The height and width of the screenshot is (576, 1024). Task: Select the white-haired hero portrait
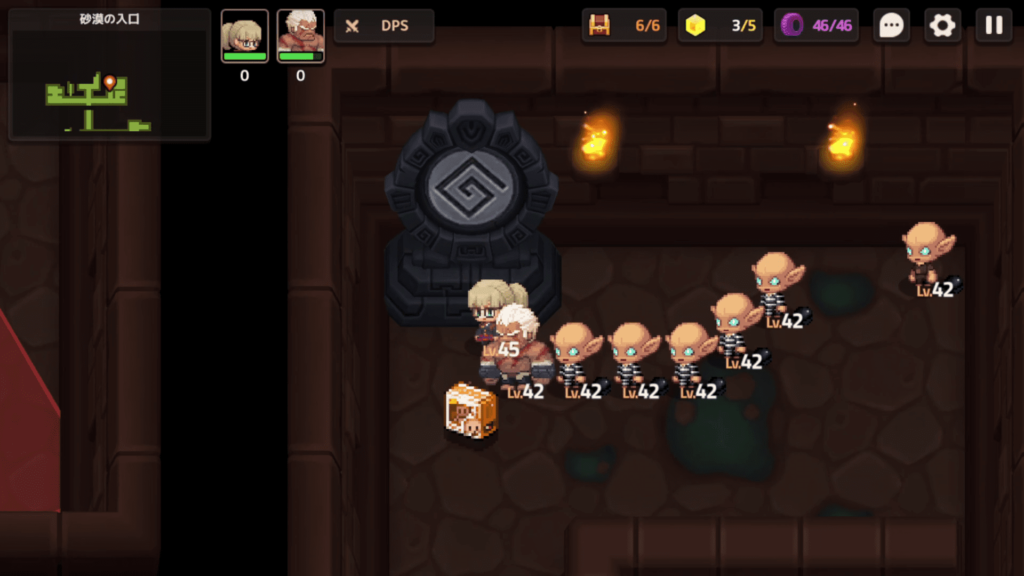(x=300, y=36)
